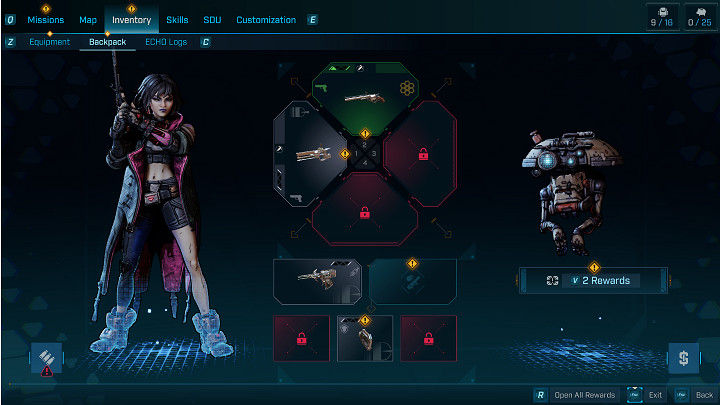Open the SDU tab
The width and height of the screenshot is (720, 405).
(x=212, y=20)
